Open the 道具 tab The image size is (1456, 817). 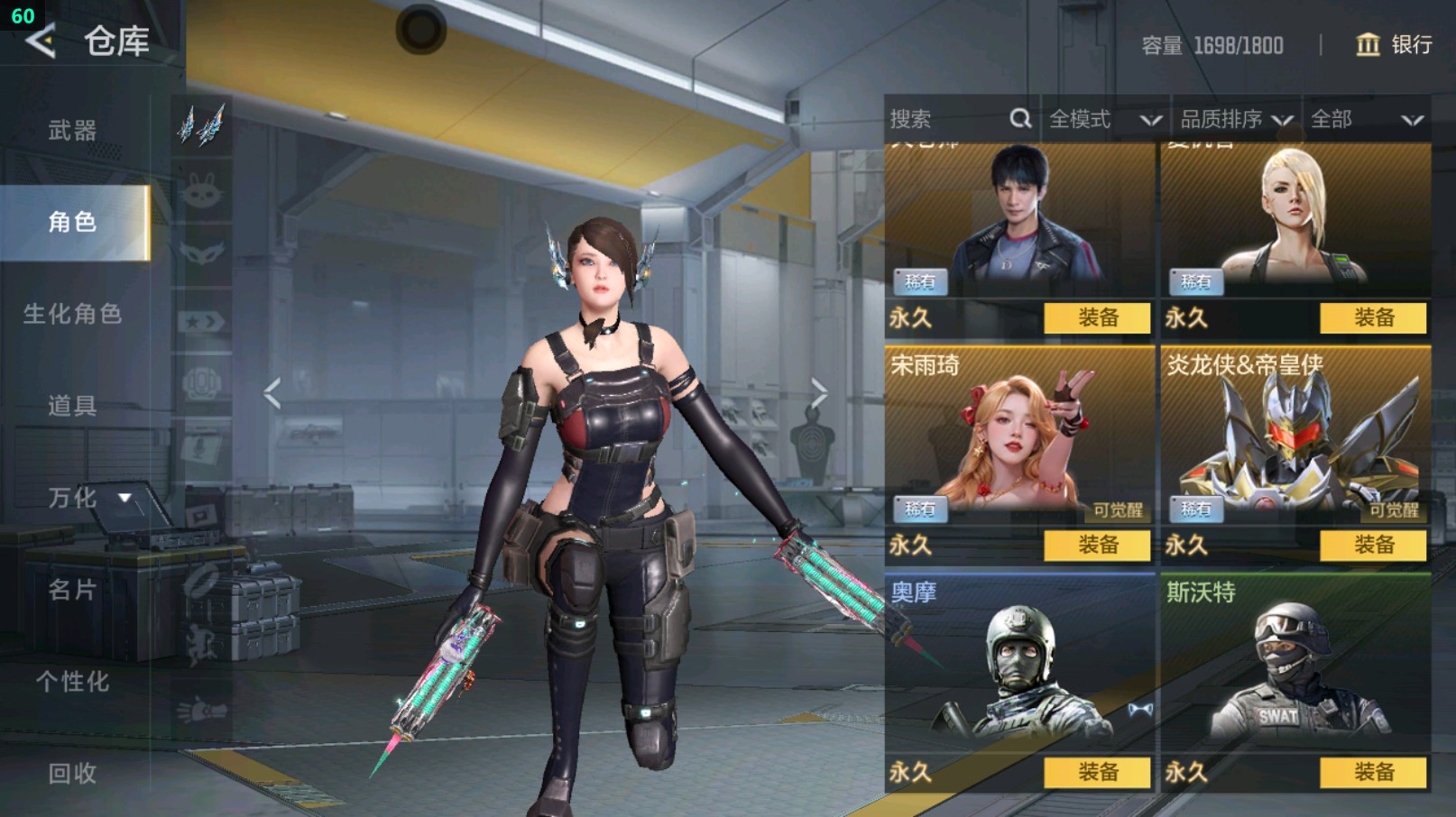point(72,406)
